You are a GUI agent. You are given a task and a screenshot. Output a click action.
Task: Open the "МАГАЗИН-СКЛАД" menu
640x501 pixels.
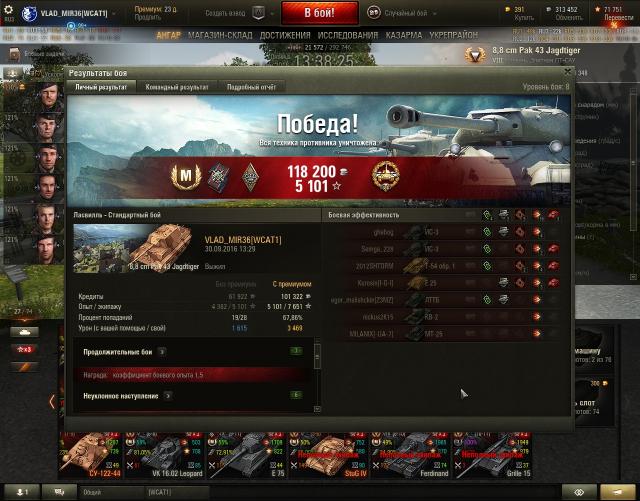[x=221, y=35]
